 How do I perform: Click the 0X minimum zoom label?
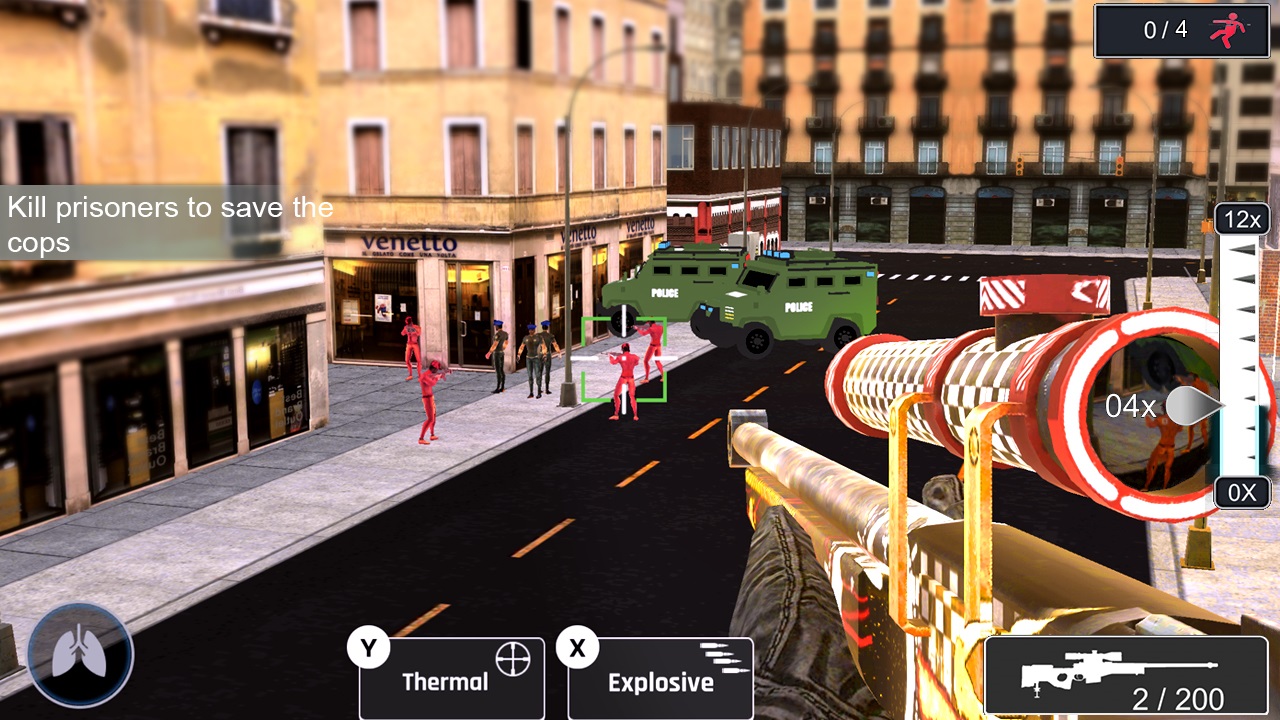[x=1241, y=492]
